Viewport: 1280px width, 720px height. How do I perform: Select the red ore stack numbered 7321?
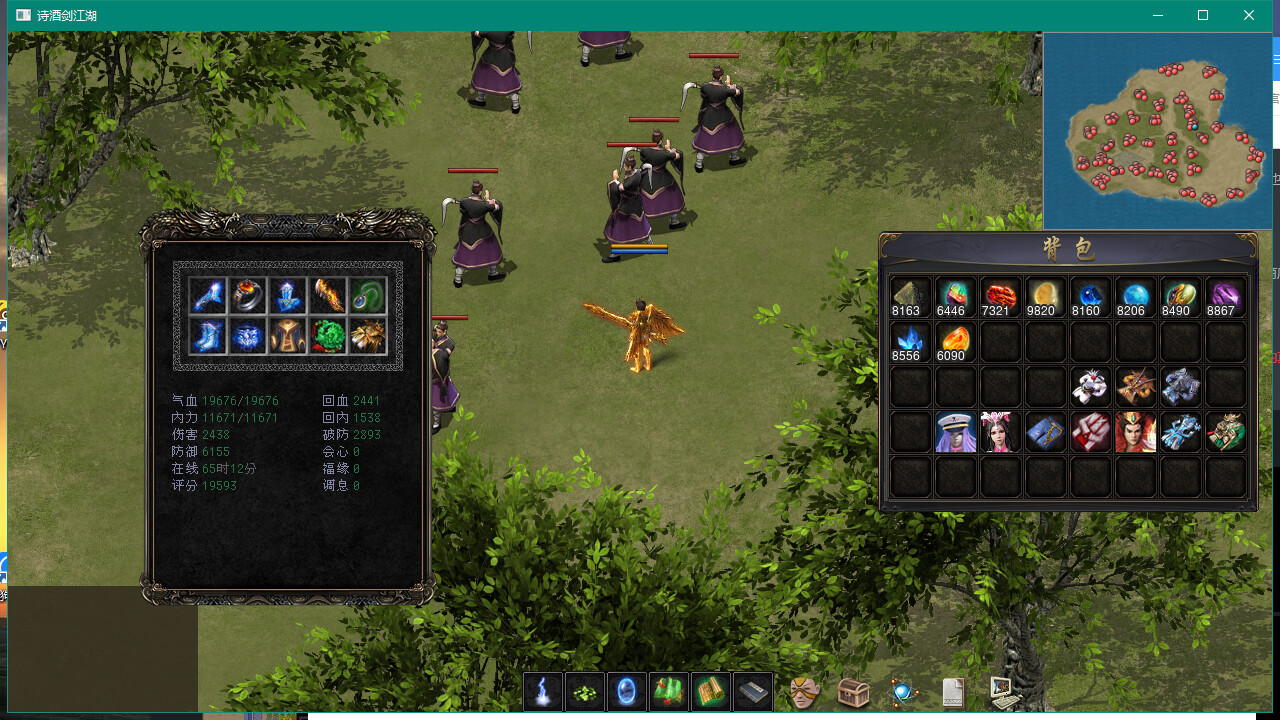pyautogui.click(x=1000, y=297)
